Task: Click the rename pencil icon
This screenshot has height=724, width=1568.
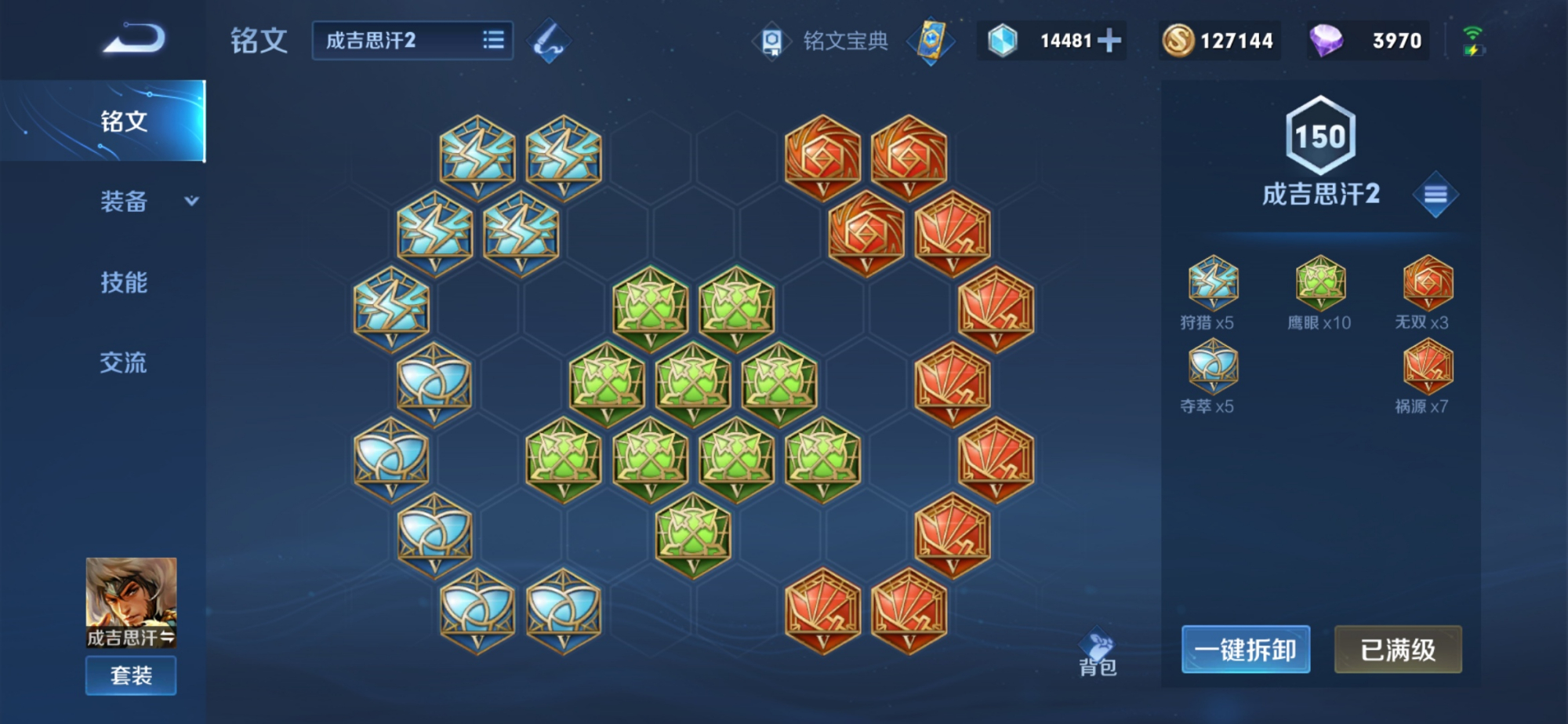Action: [549, 41]
